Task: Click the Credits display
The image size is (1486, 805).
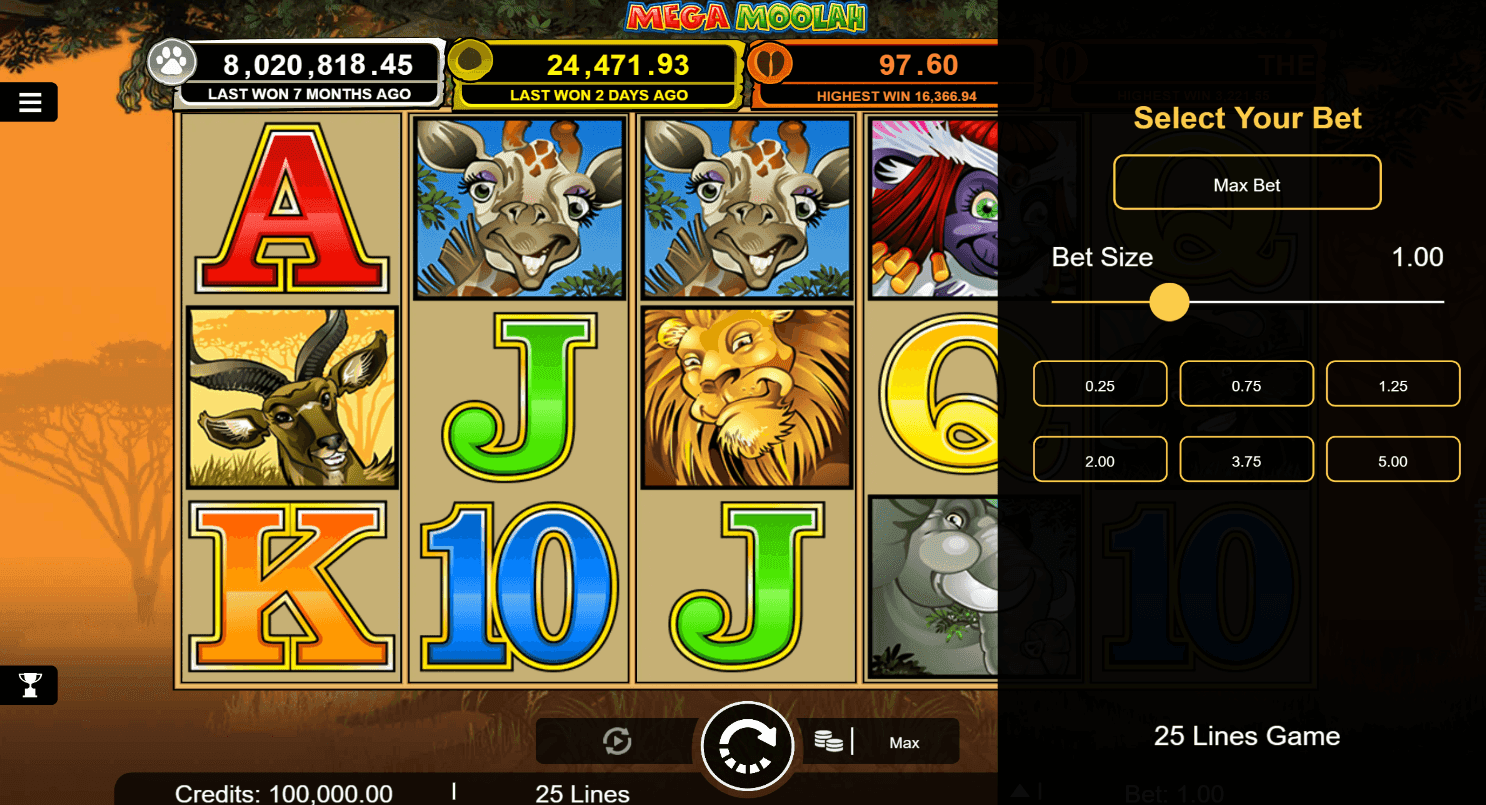Action: click(x=283, y=792)
